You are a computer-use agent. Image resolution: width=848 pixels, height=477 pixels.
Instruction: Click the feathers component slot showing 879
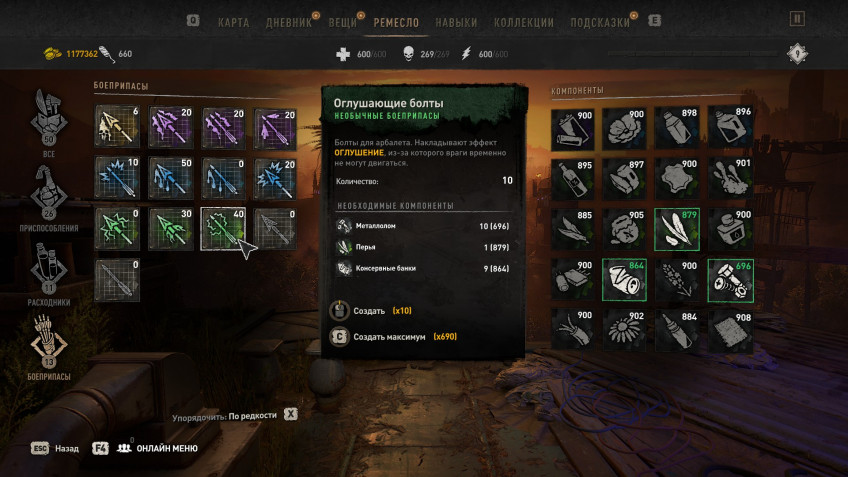[678, 229]
